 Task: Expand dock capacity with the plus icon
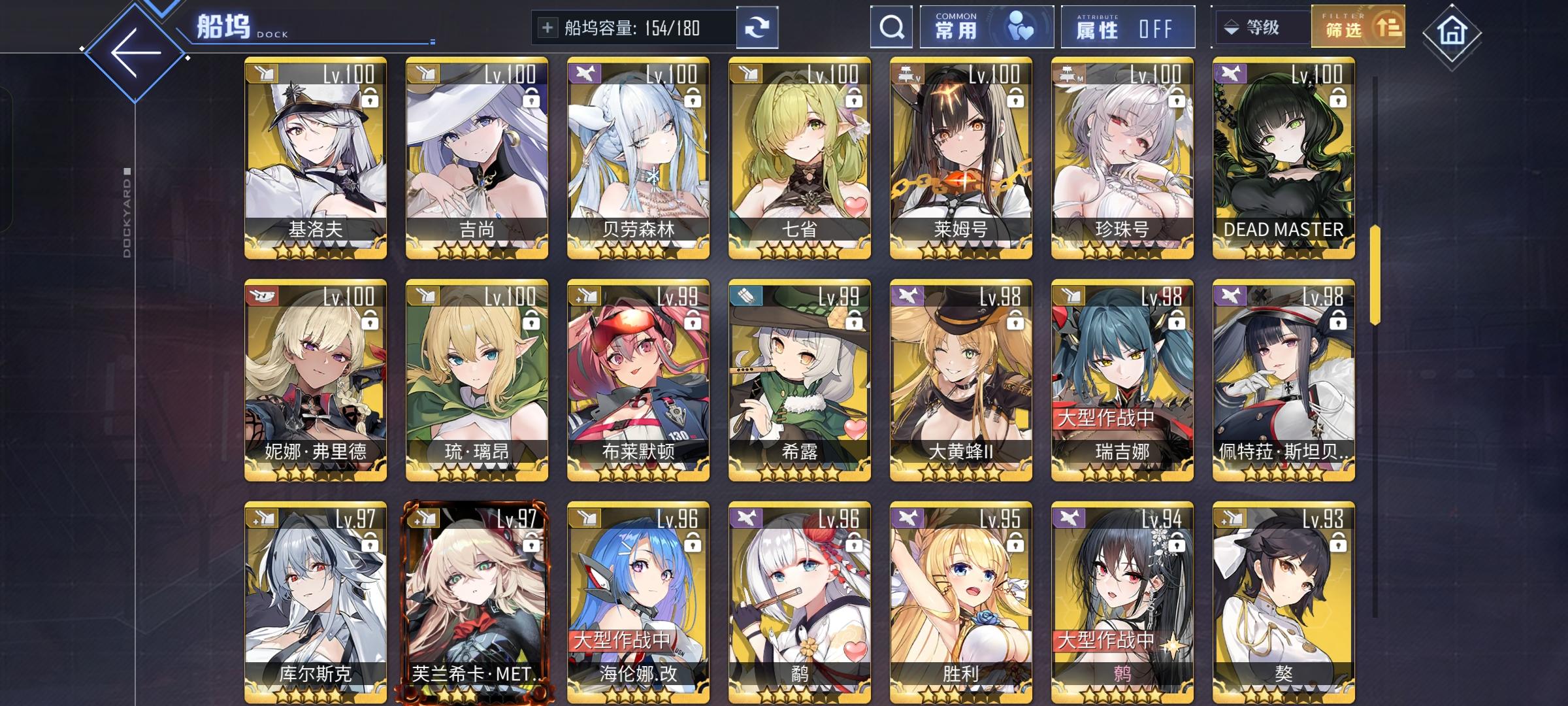coord(546,27)
